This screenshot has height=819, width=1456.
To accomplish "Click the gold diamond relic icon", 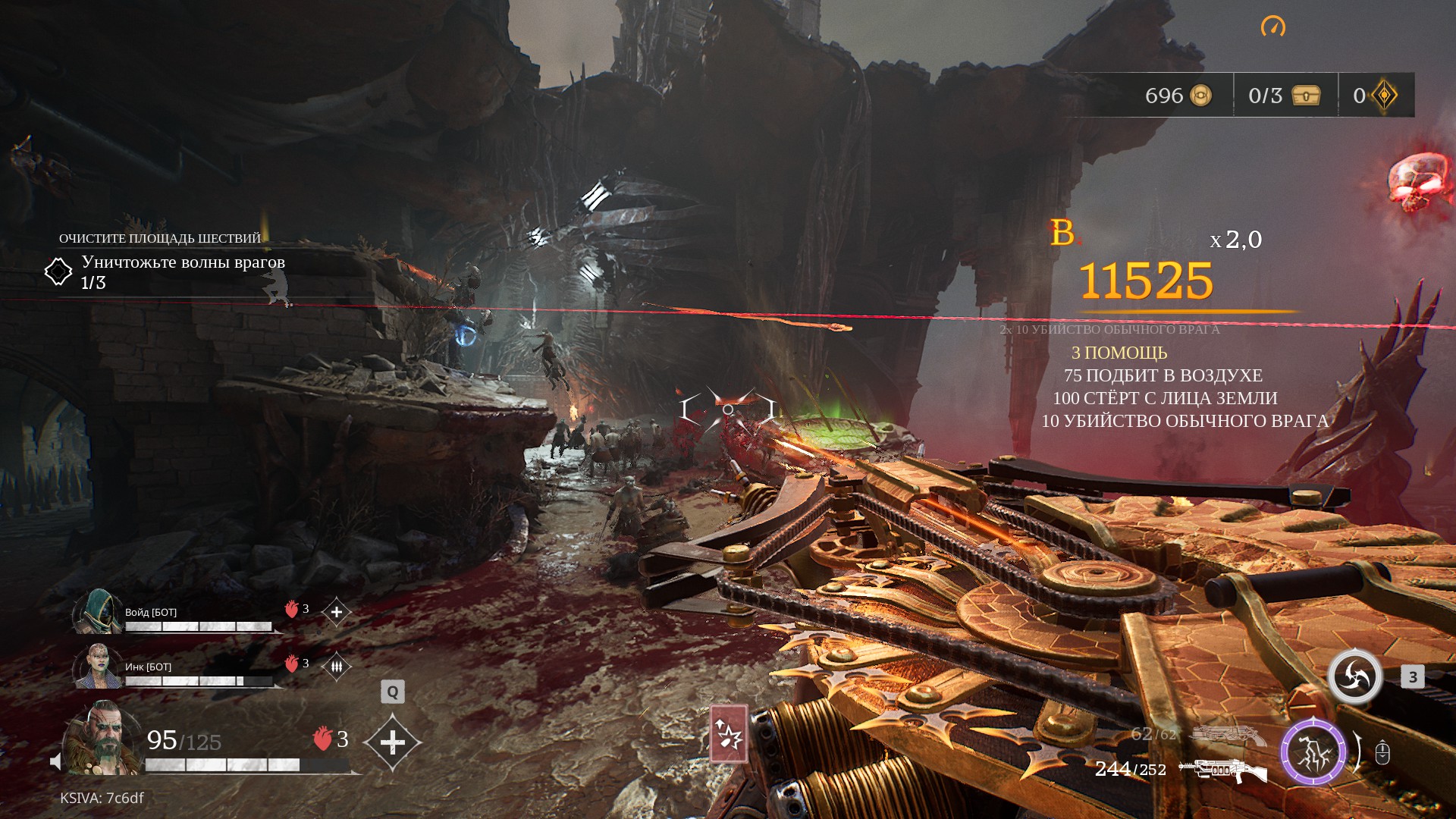I will 1385,96.
